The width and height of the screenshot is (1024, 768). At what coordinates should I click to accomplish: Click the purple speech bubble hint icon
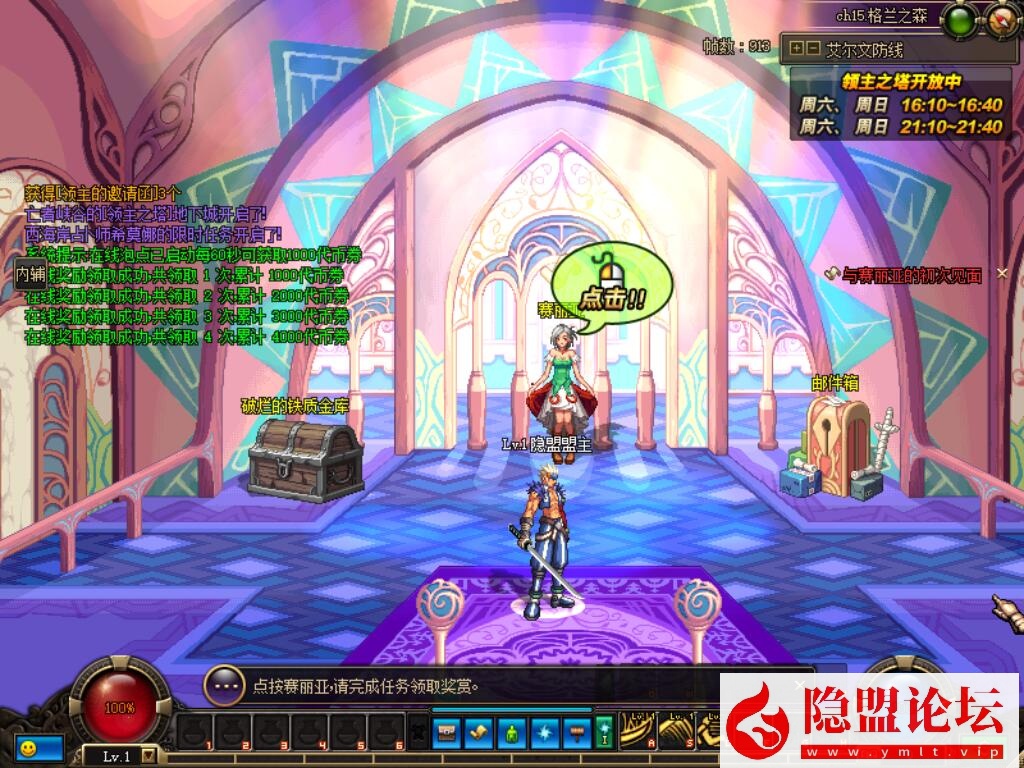pyautogui.click(x=224, y=686)
